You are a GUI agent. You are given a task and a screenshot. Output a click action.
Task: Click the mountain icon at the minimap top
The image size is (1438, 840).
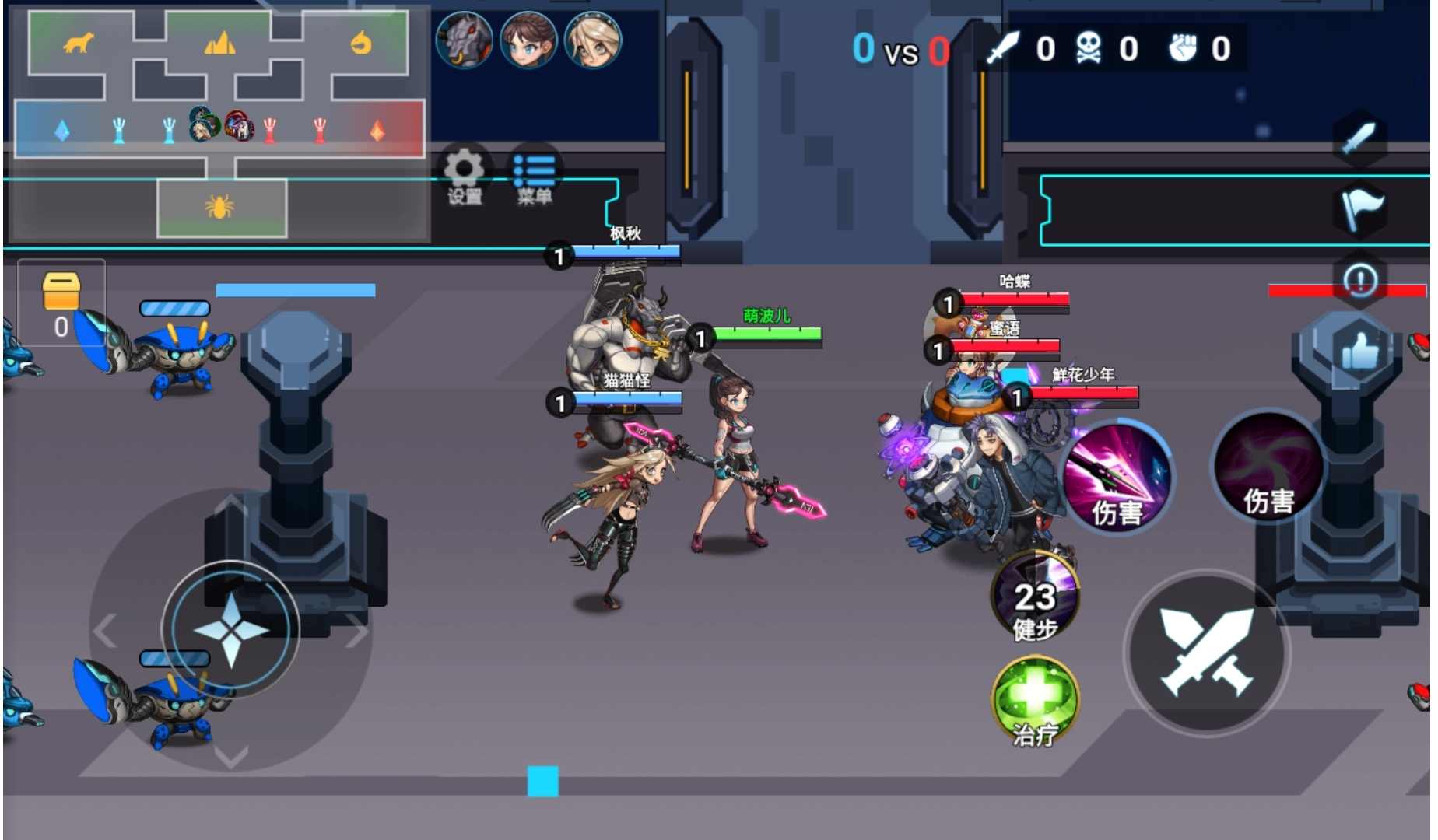point(220,44)
